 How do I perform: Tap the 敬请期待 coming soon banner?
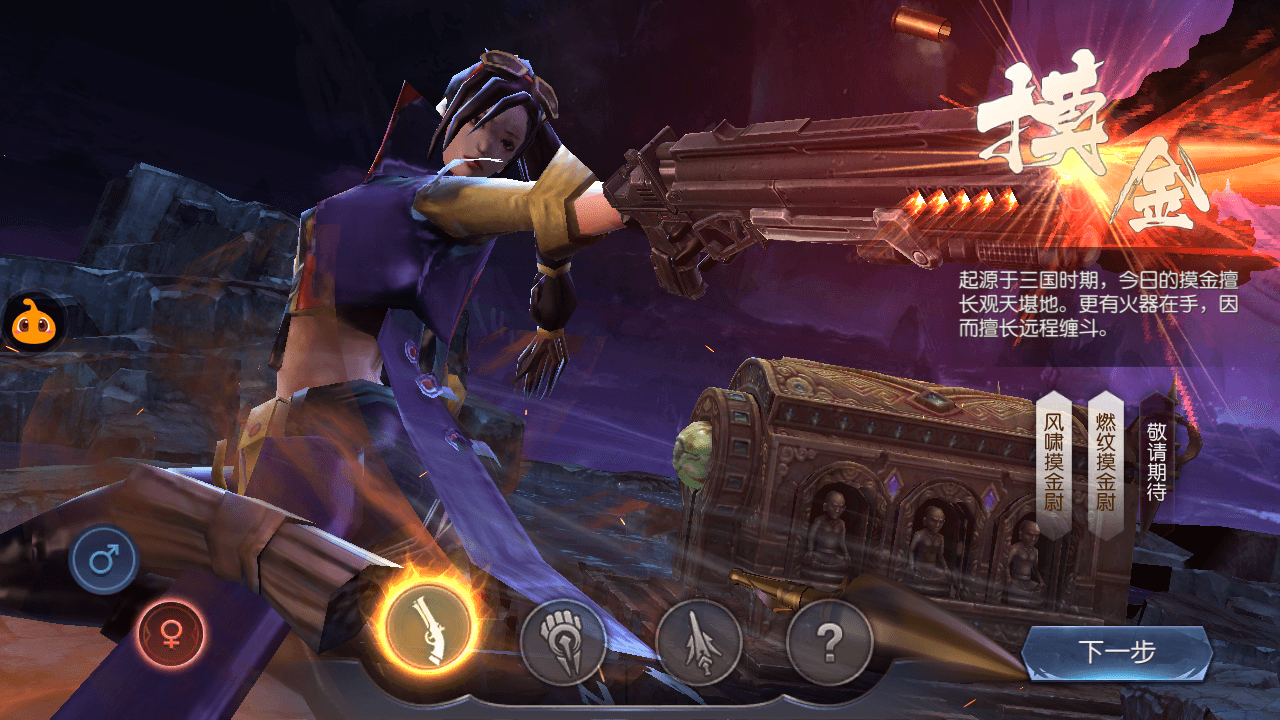1156,460
